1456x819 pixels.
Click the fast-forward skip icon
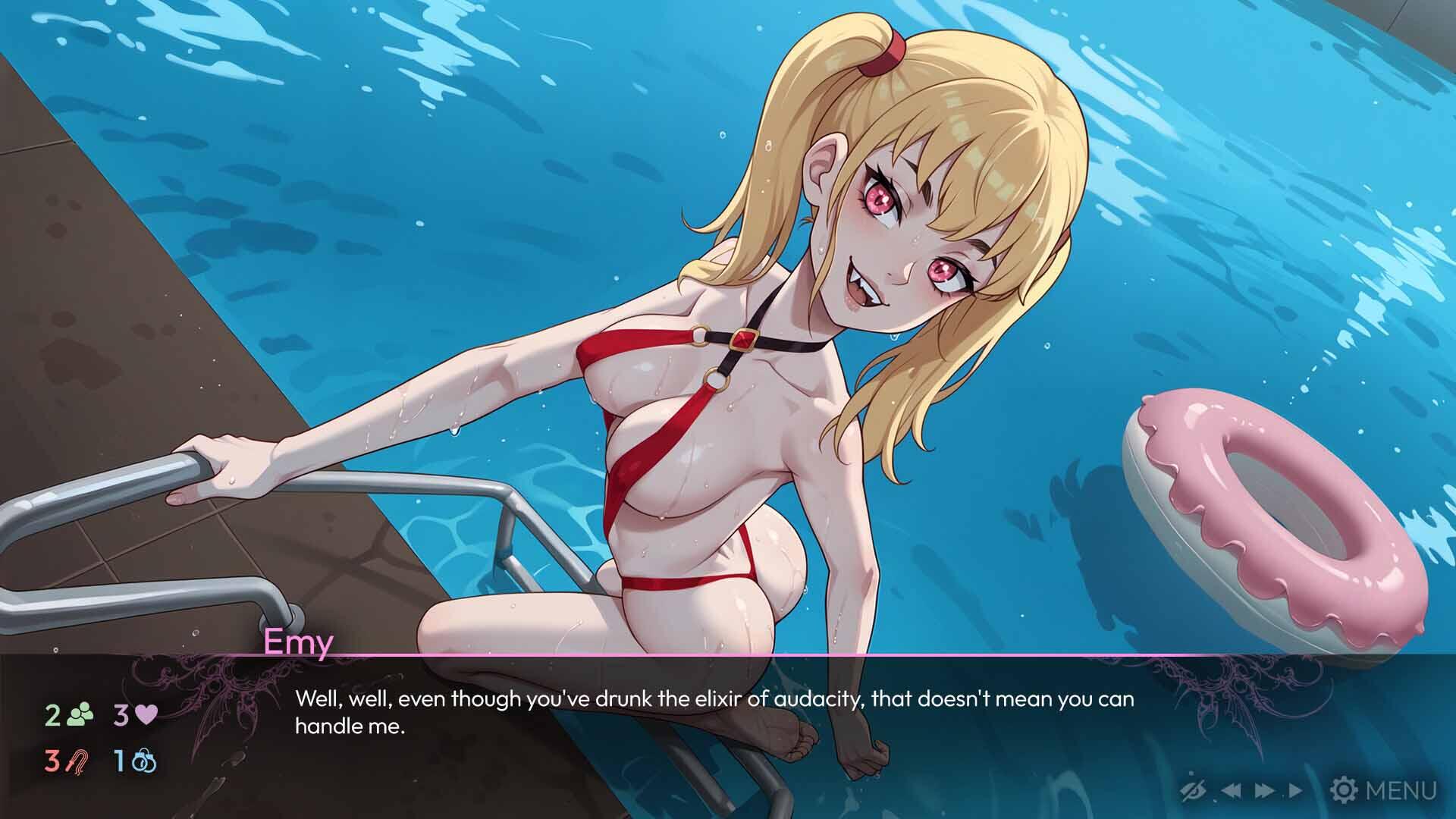click(x=1264, y=790)
